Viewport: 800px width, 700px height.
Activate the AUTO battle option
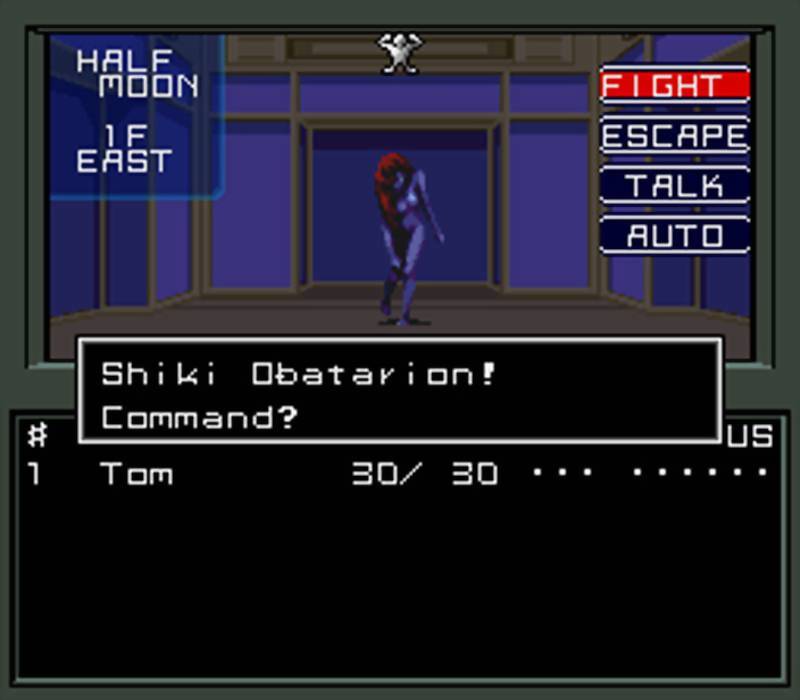[x=674, y=236]
